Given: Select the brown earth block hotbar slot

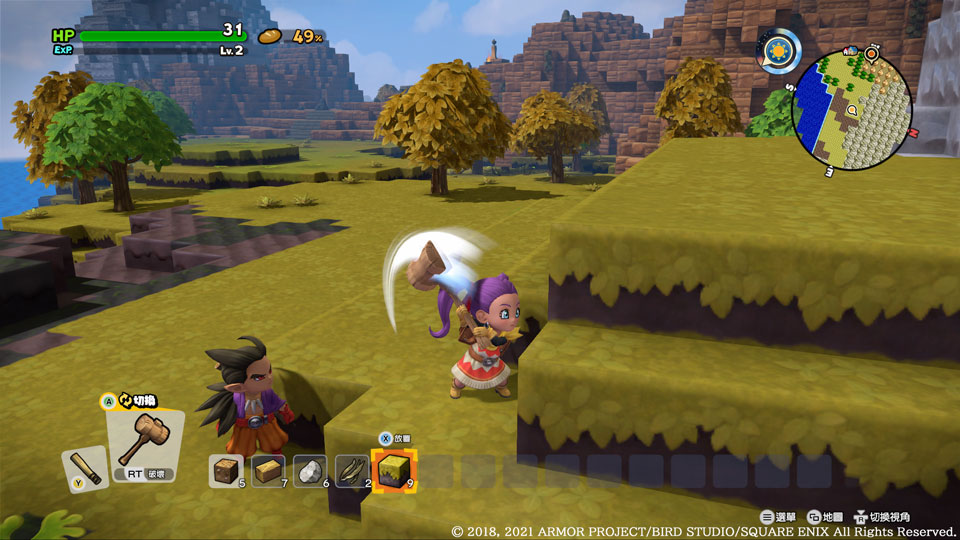Looking at the screenshot, I should (x=226, y=469).
